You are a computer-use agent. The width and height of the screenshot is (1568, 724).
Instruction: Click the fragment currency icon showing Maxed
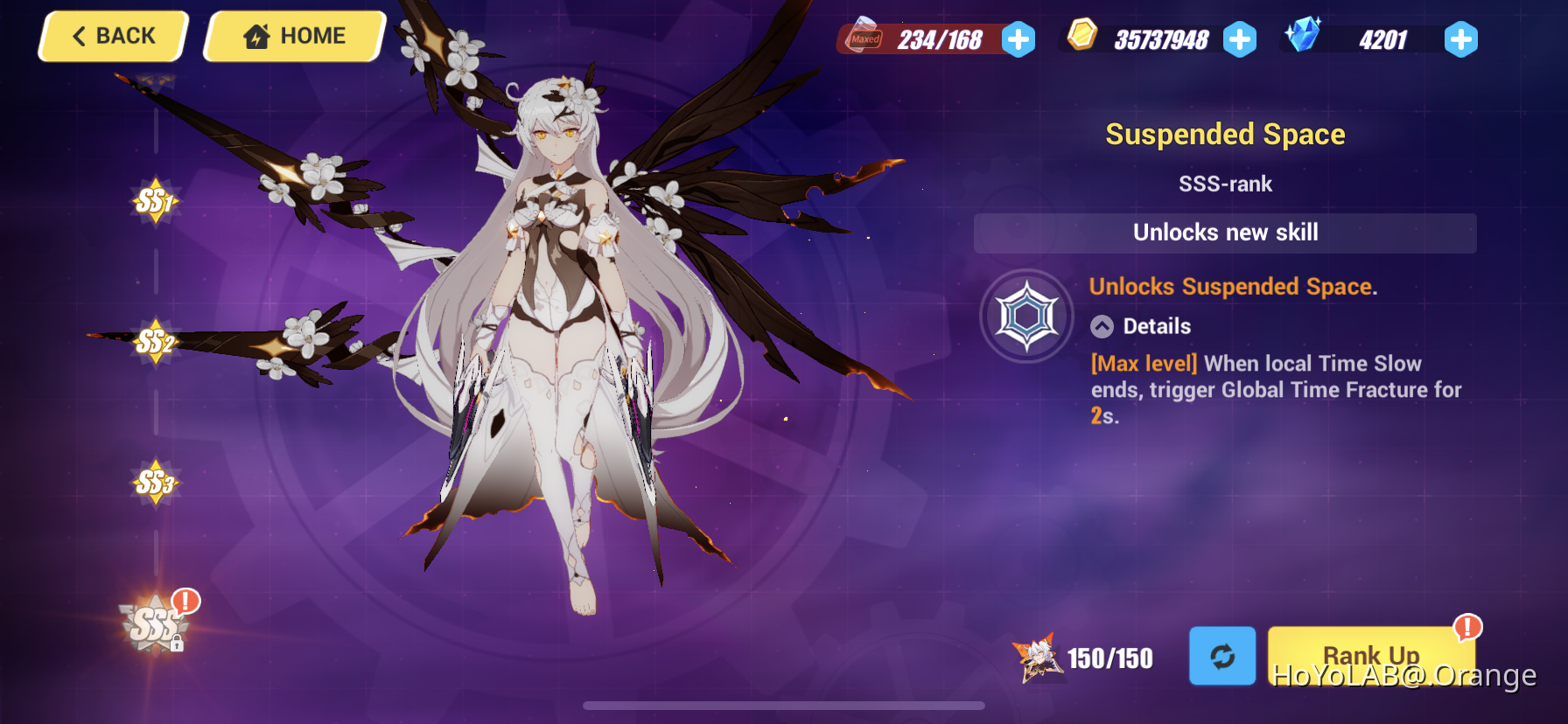click(866, 38)
